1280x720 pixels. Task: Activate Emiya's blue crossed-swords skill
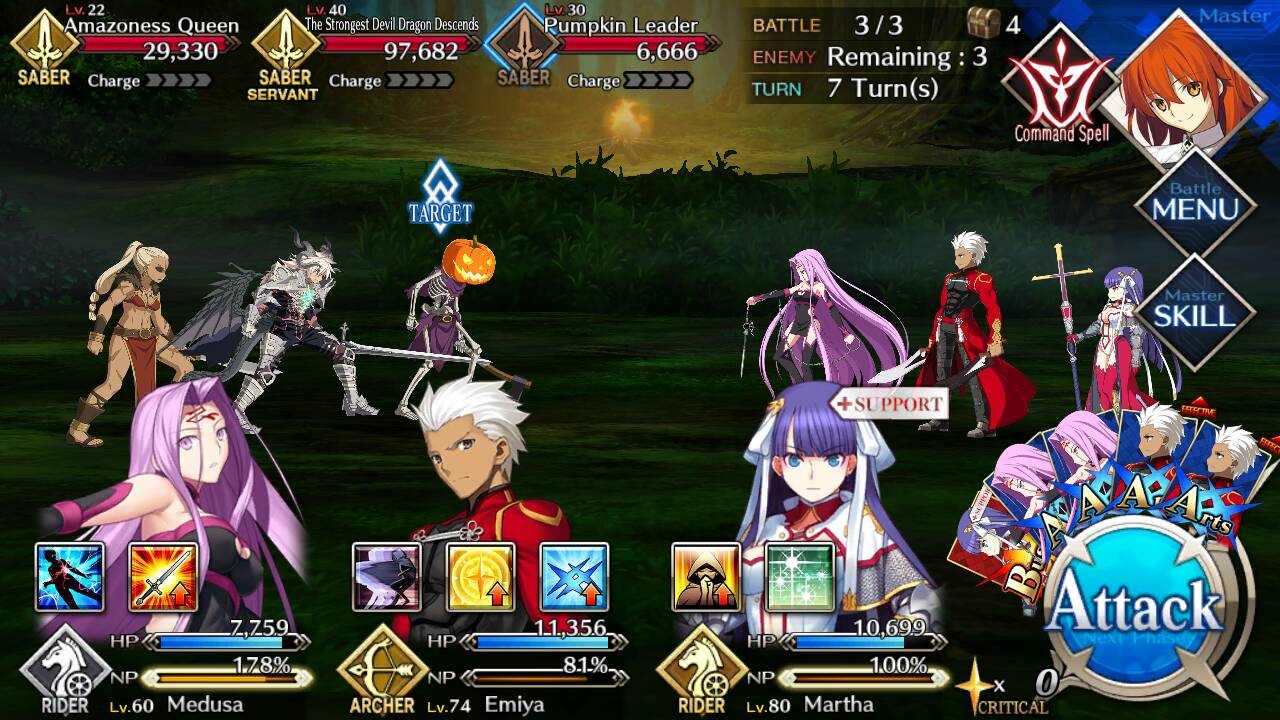point(574,577)
